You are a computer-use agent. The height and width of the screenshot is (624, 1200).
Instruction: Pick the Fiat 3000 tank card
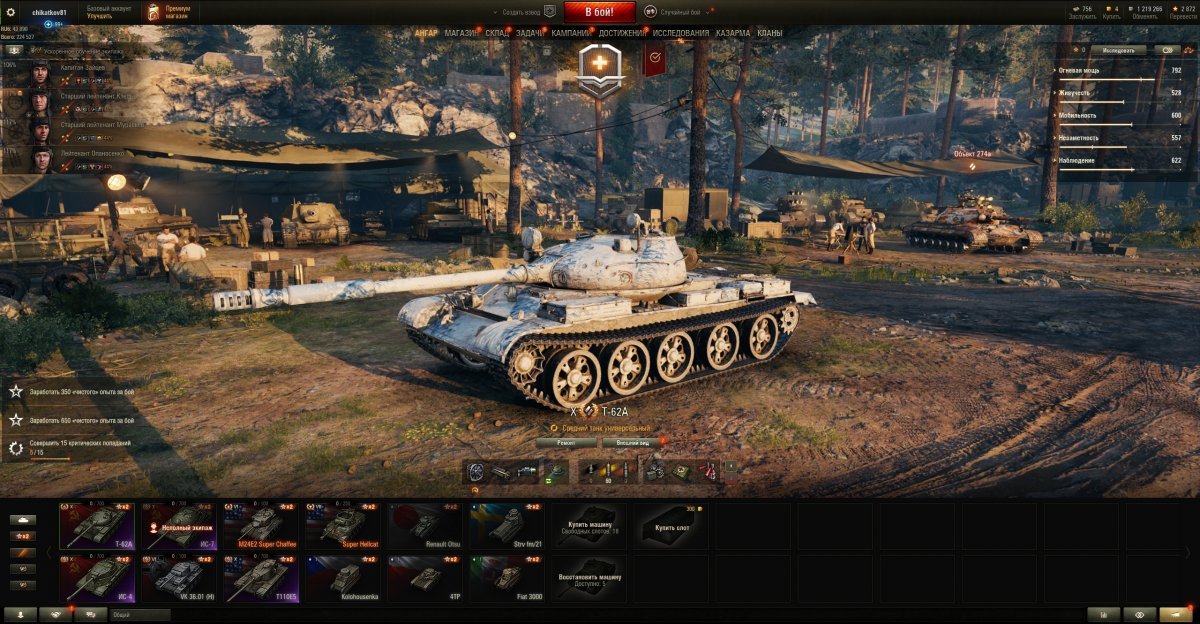[x=506, y=577]
